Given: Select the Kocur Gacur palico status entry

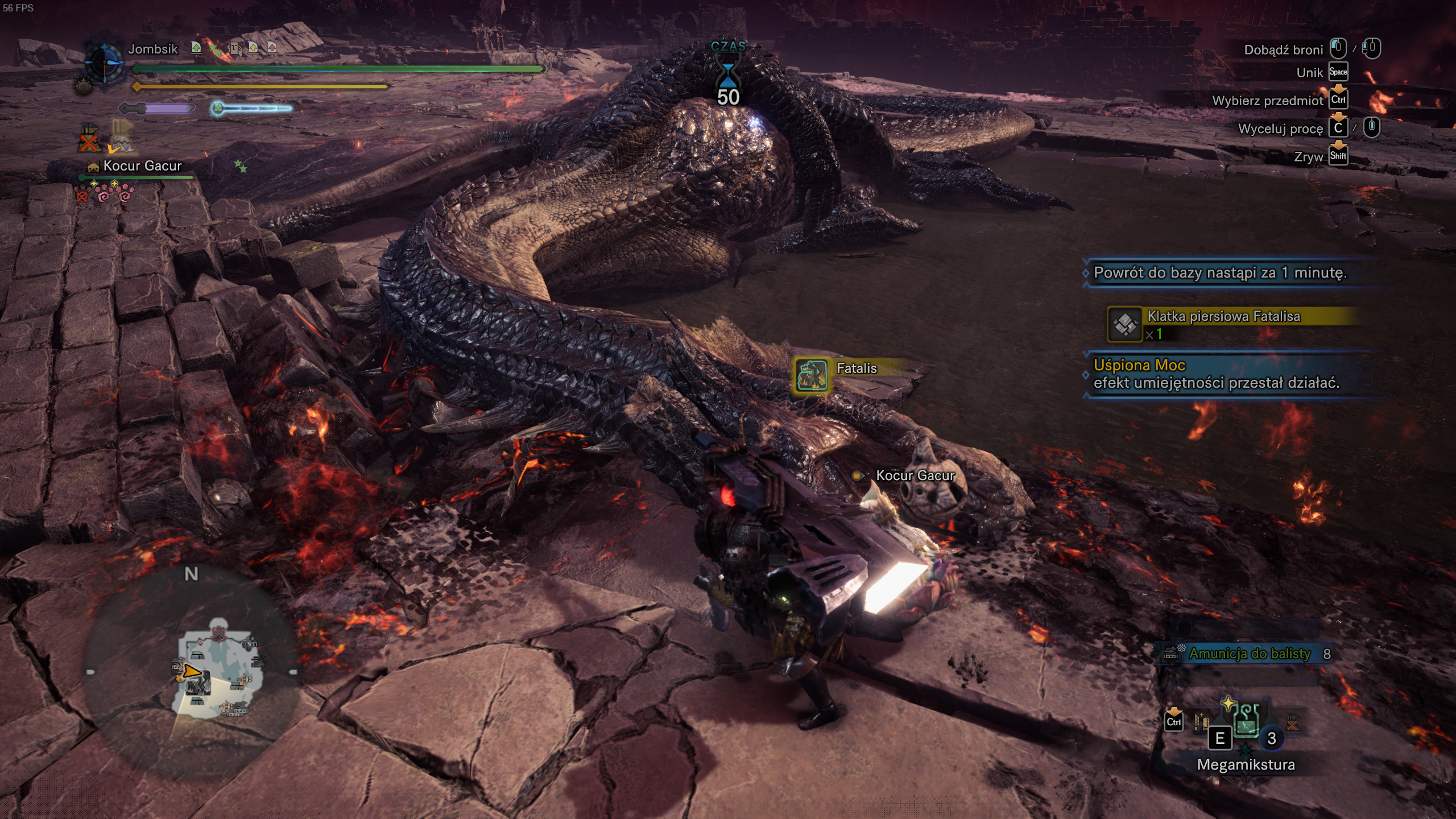Looking at the screenshot, I should [141, 166].
